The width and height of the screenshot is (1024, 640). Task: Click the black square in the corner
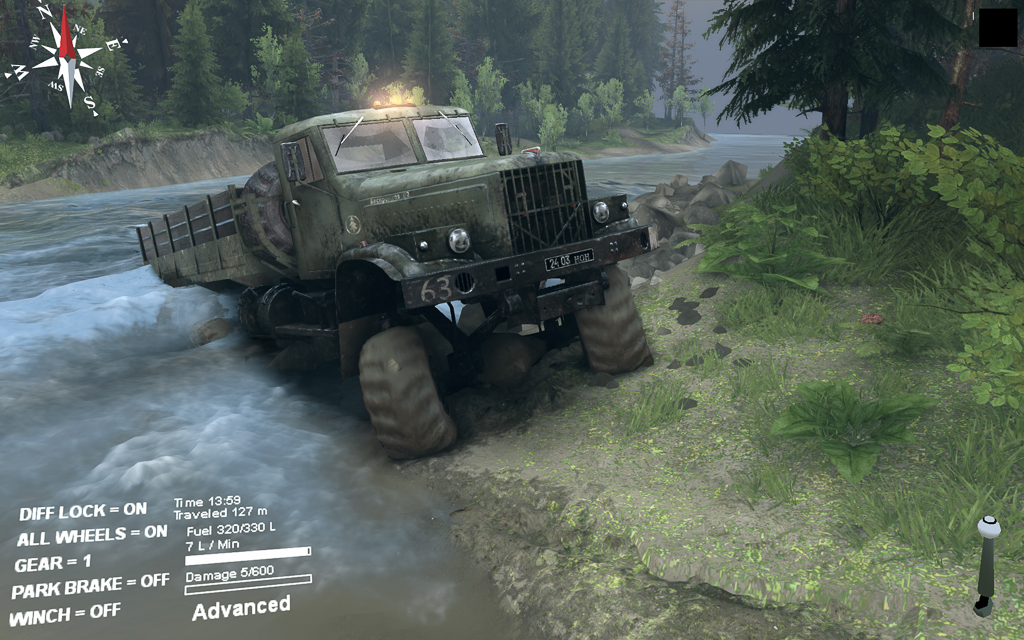[x=997, y=28]
